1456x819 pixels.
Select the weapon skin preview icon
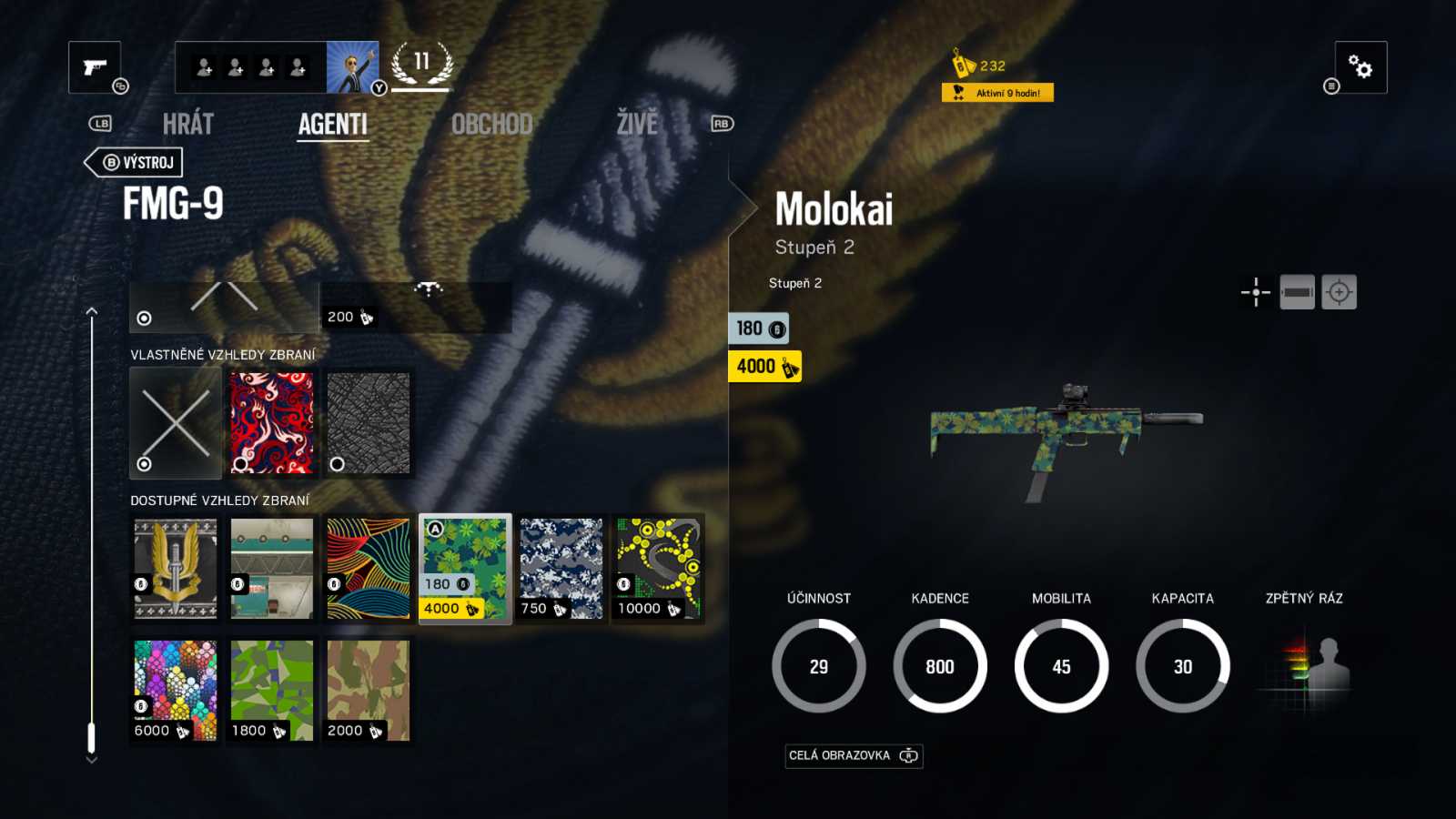tap(1298, 291)
